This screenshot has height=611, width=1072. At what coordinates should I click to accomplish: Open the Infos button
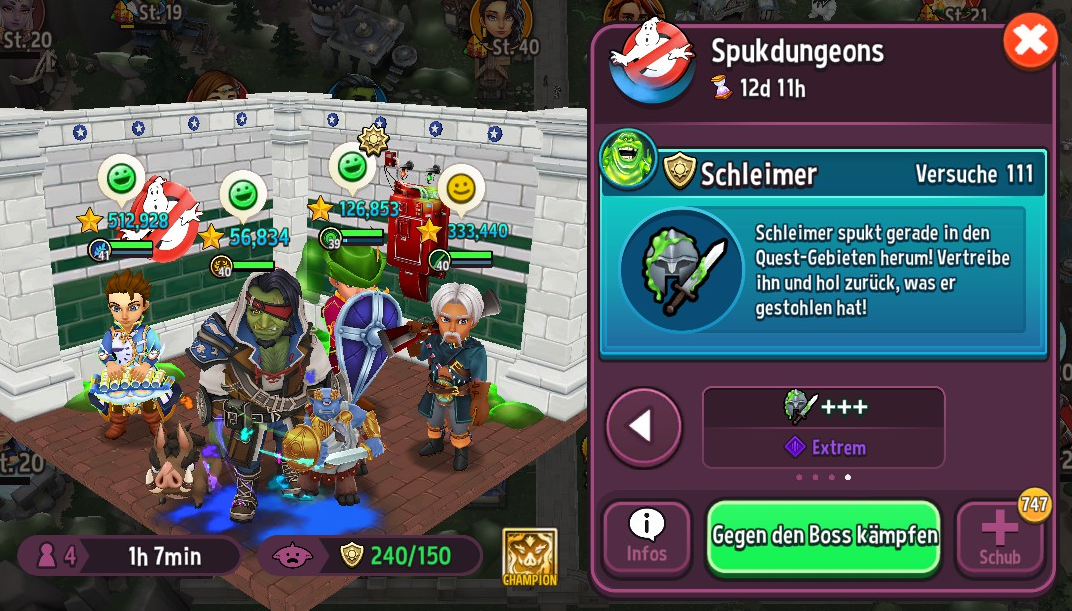(x=647, y=537)
